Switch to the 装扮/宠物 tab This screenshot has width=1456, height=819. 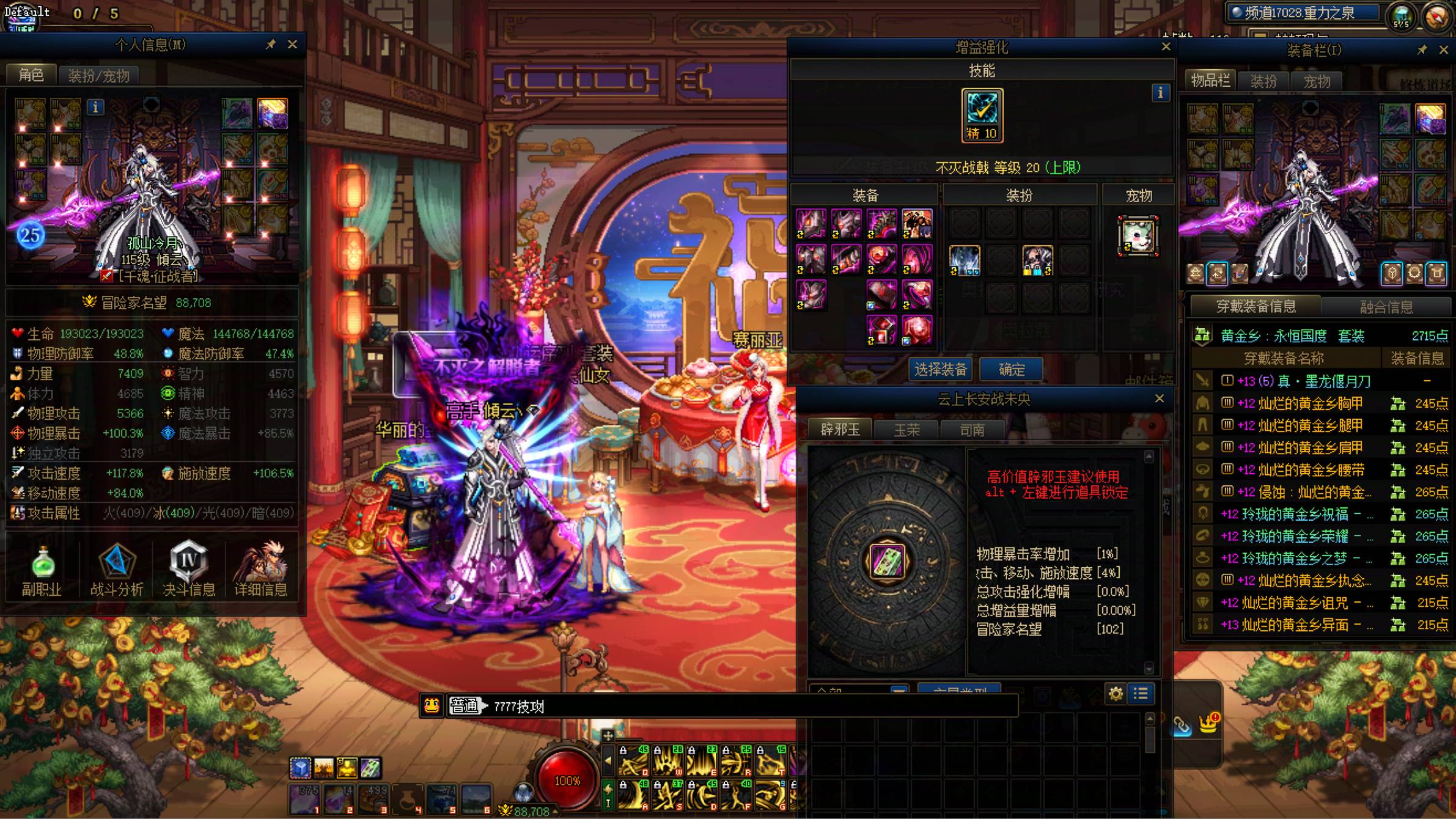(98, 76)
